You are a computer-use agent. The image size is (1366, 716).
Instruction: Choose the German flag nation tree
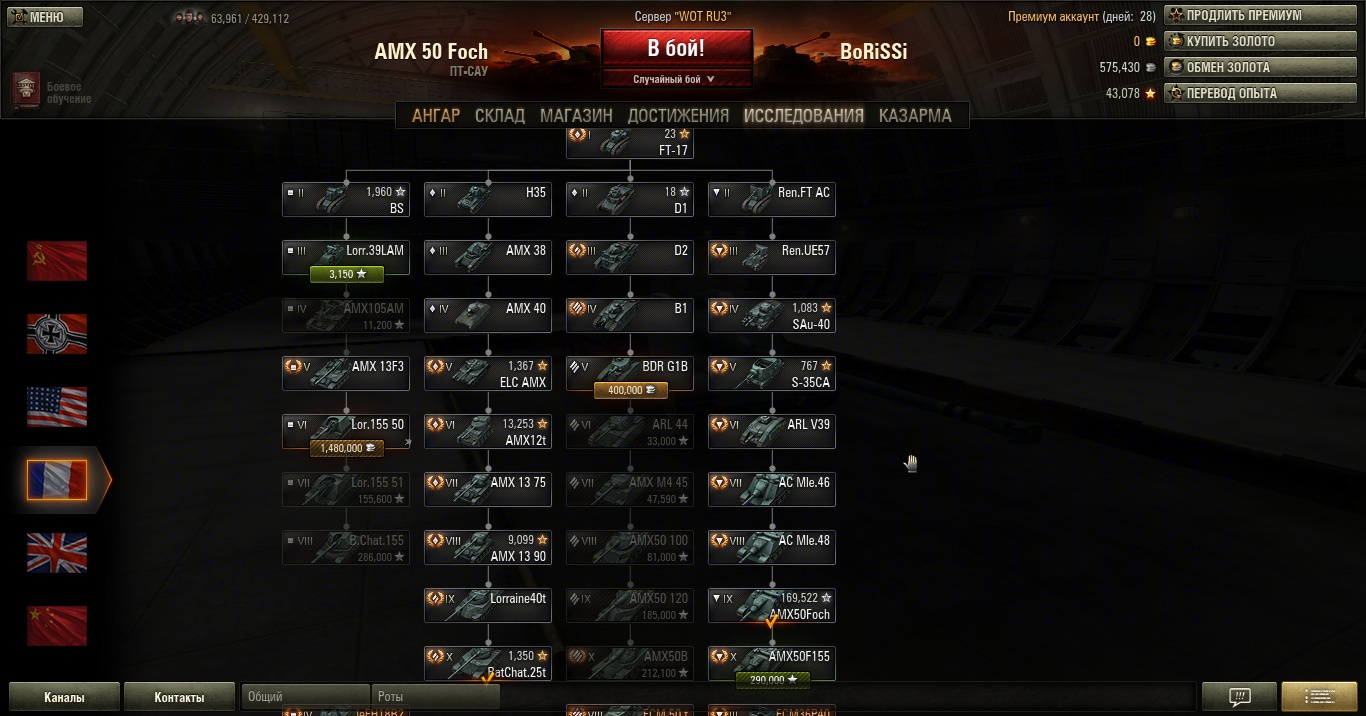57,334
